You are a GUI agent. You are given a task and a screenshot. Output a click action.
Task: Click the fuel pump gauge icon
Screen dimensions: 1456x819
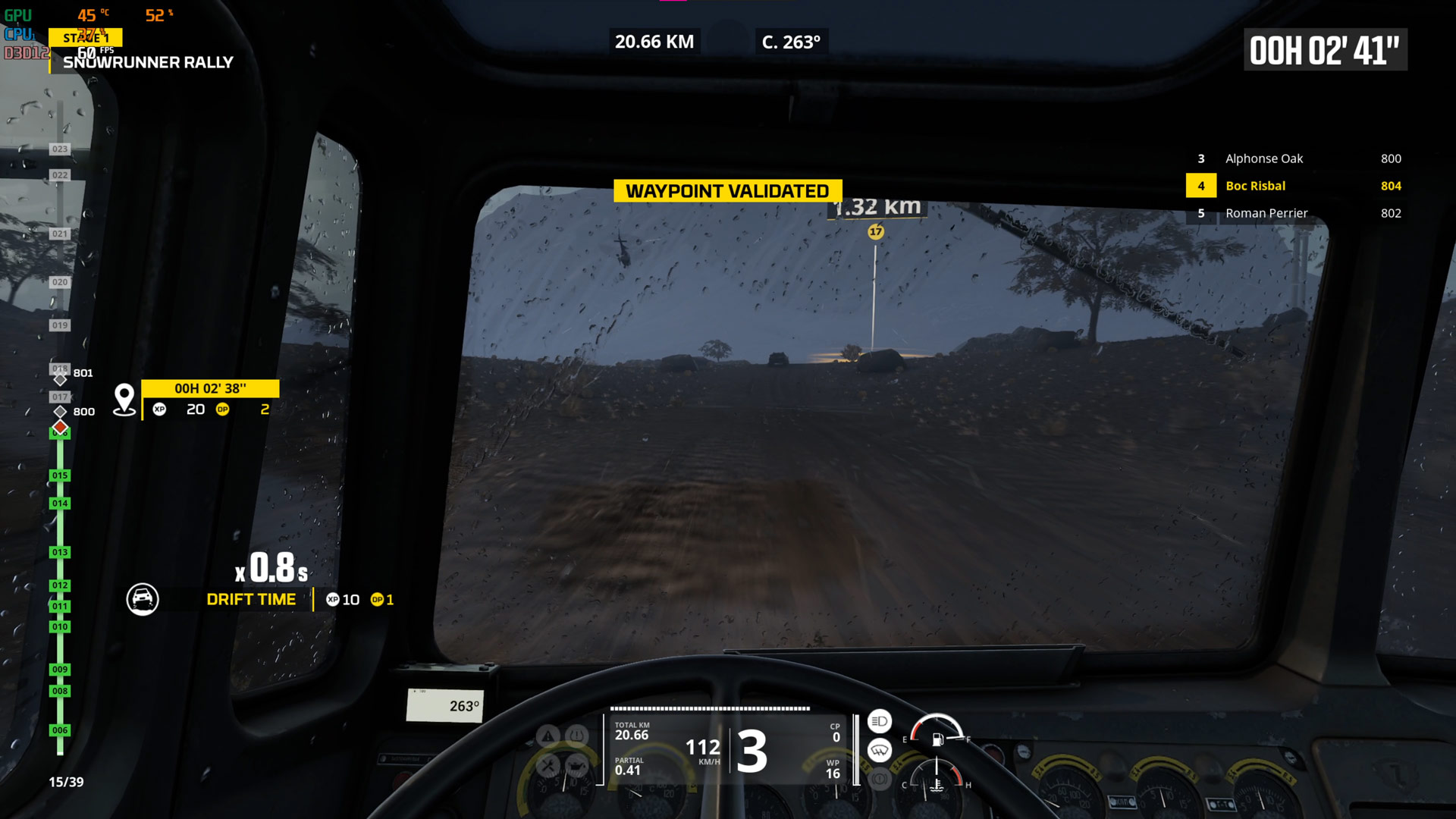pos(938,739)
